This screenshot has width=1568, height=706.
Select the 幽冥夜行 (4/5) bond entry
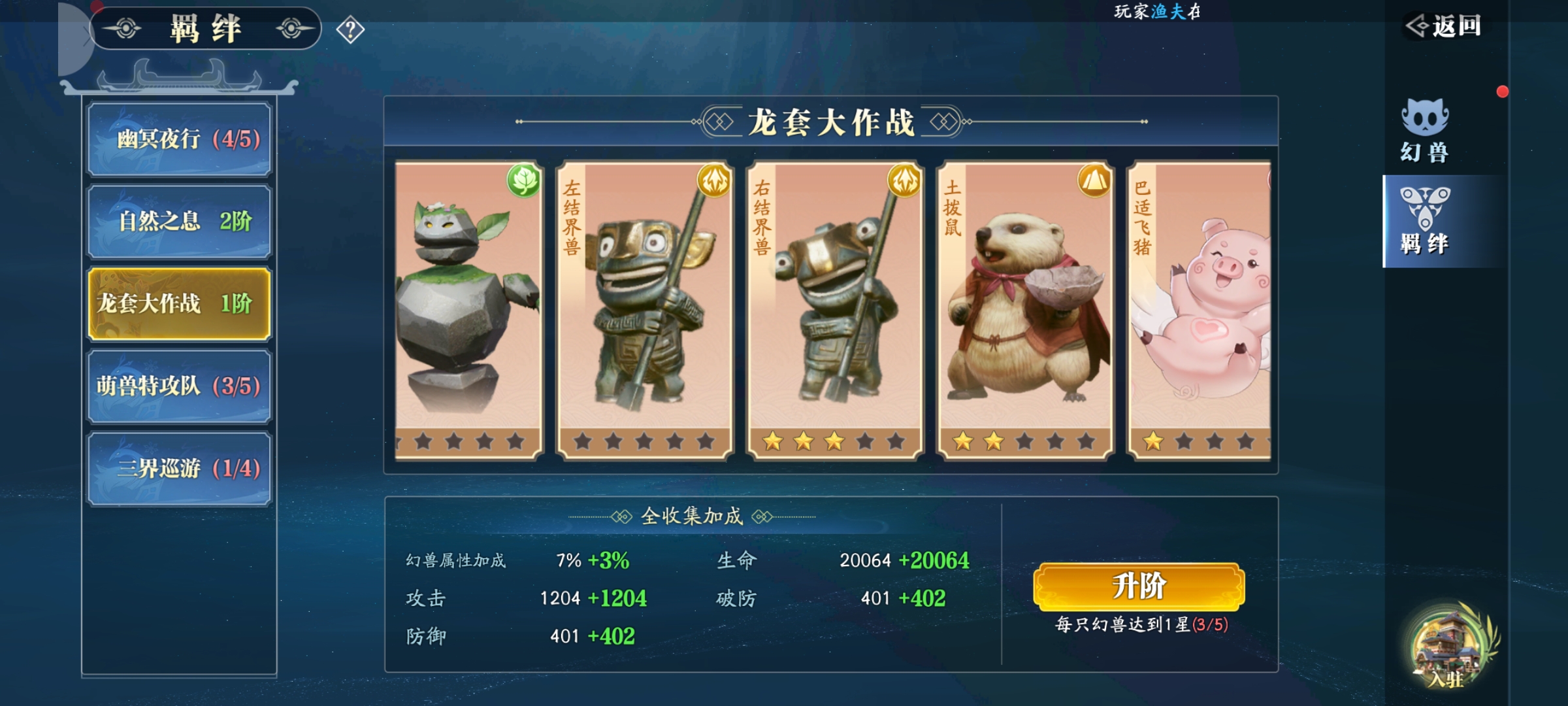179,139
